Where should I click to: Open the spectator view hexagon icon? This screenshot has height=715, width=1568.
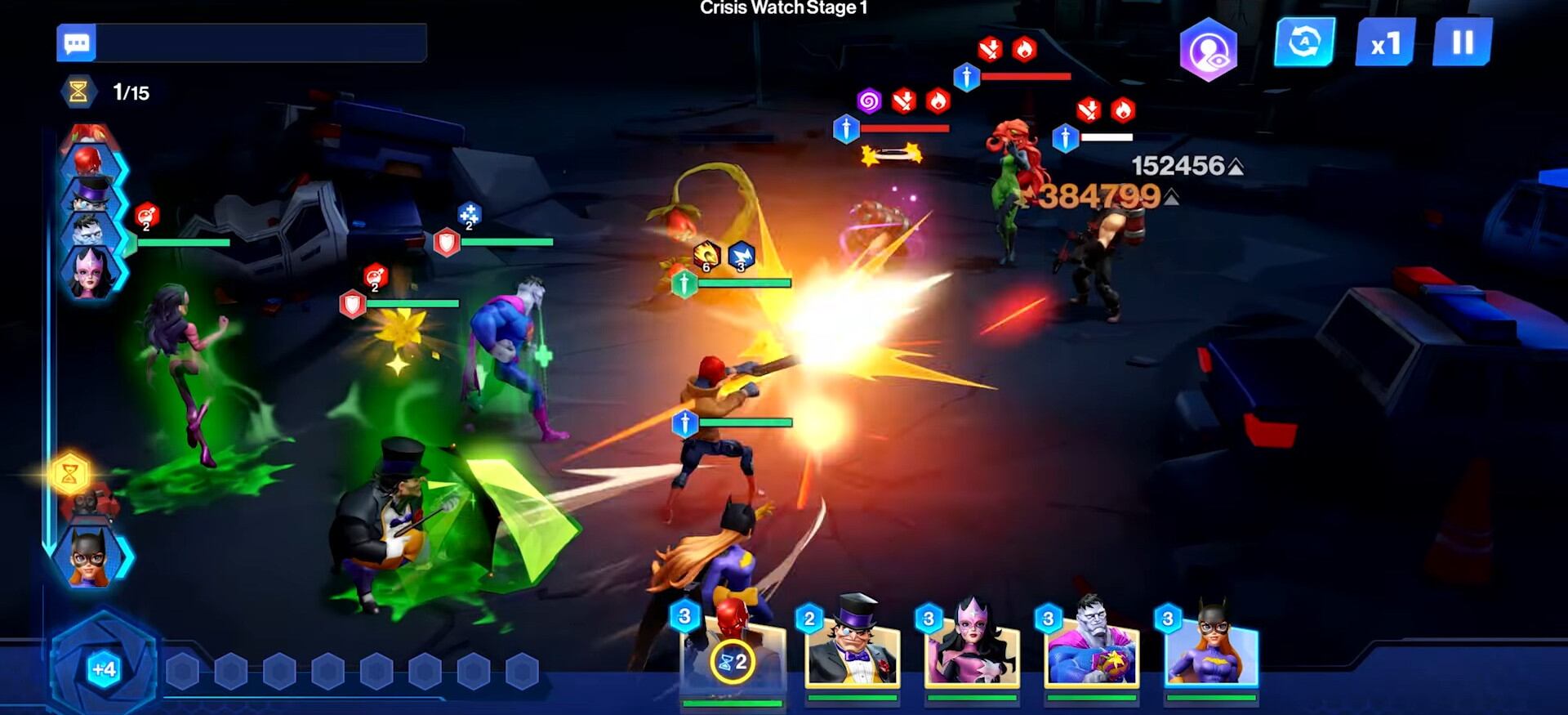1209,43
